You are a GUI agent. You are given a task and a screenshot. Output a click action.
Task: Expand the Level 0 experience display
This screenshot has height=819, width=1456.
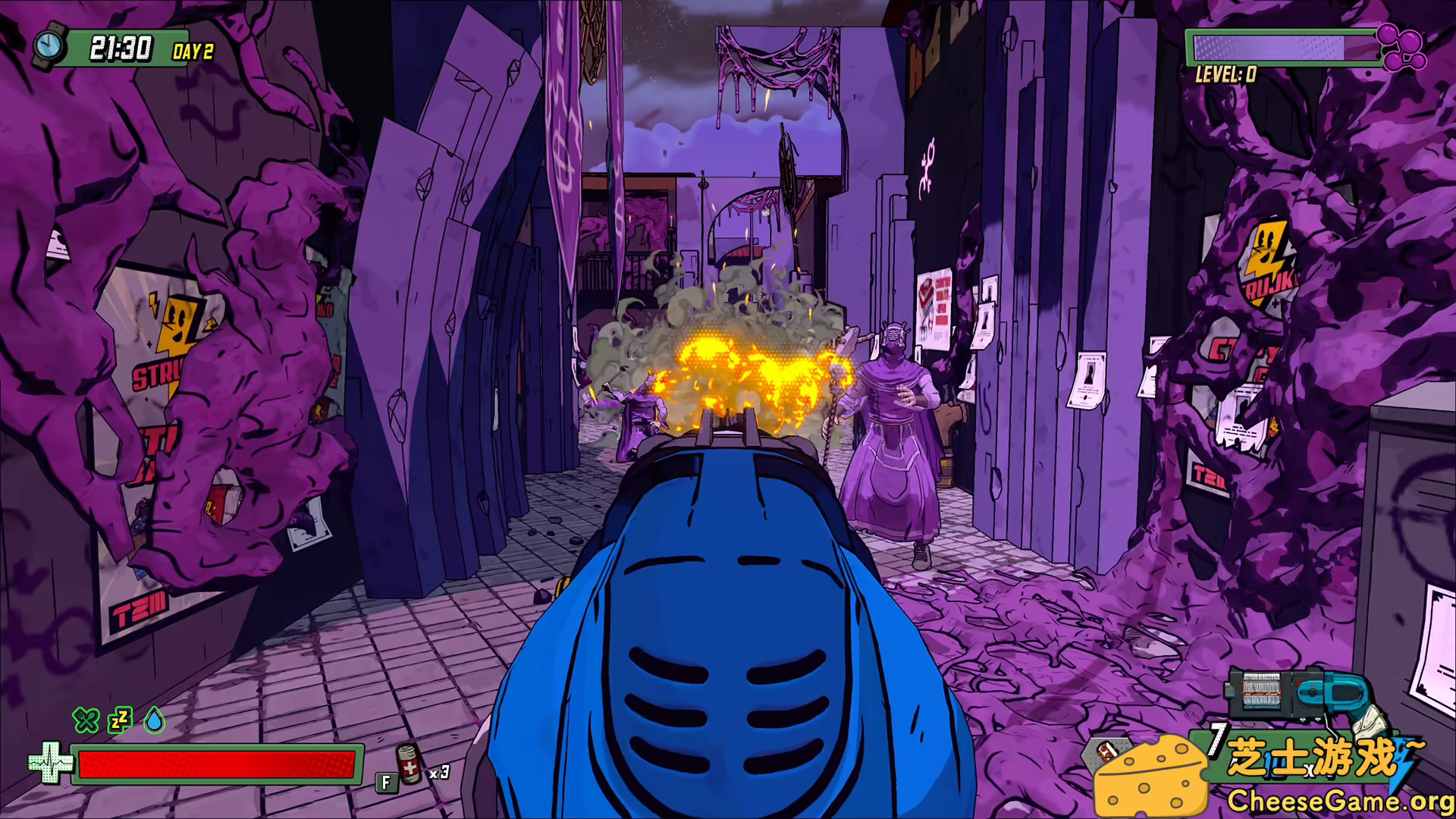click(1226, 74)
